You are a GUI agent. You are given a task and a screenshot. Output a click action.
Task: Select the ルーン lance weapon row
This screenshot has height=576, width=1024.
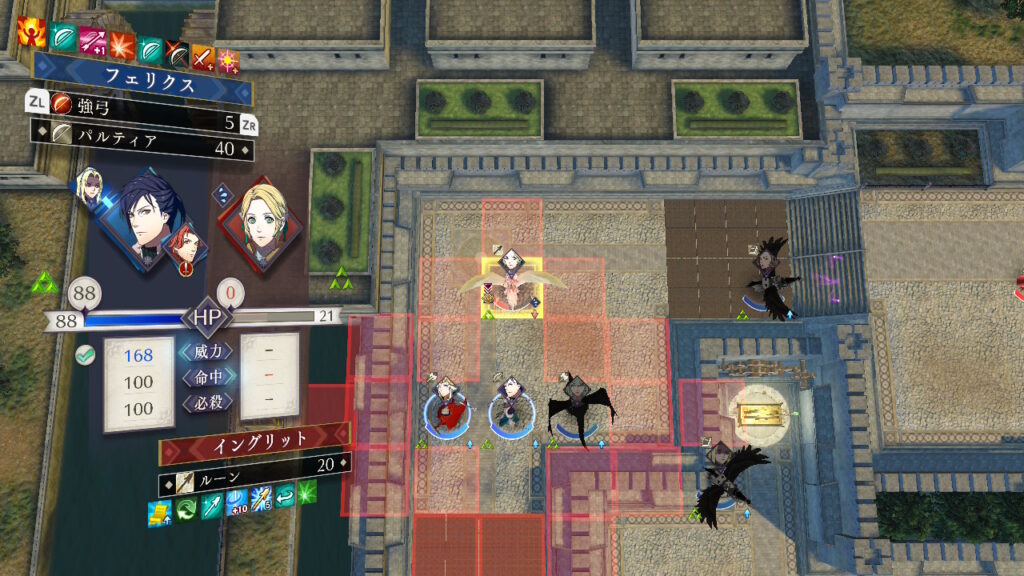(255, 467)
